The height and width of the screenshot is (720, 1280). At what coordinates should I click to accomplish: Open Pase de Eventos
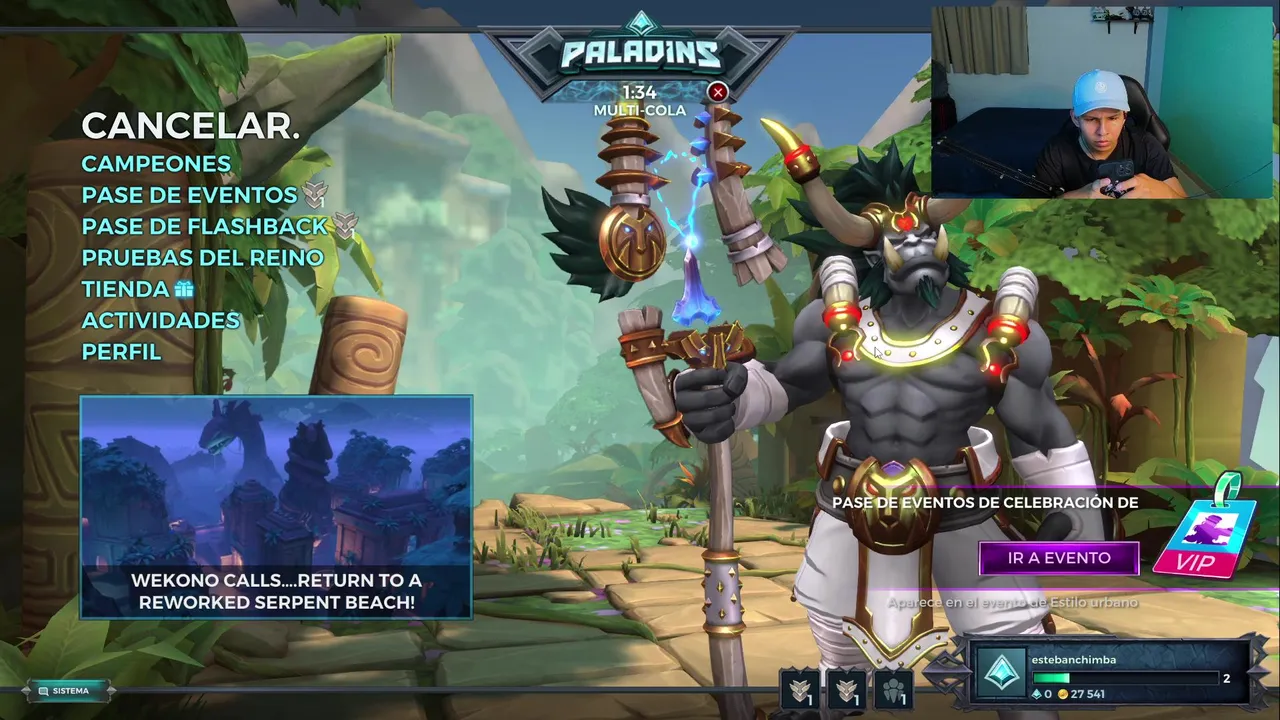tap(190, 195)
